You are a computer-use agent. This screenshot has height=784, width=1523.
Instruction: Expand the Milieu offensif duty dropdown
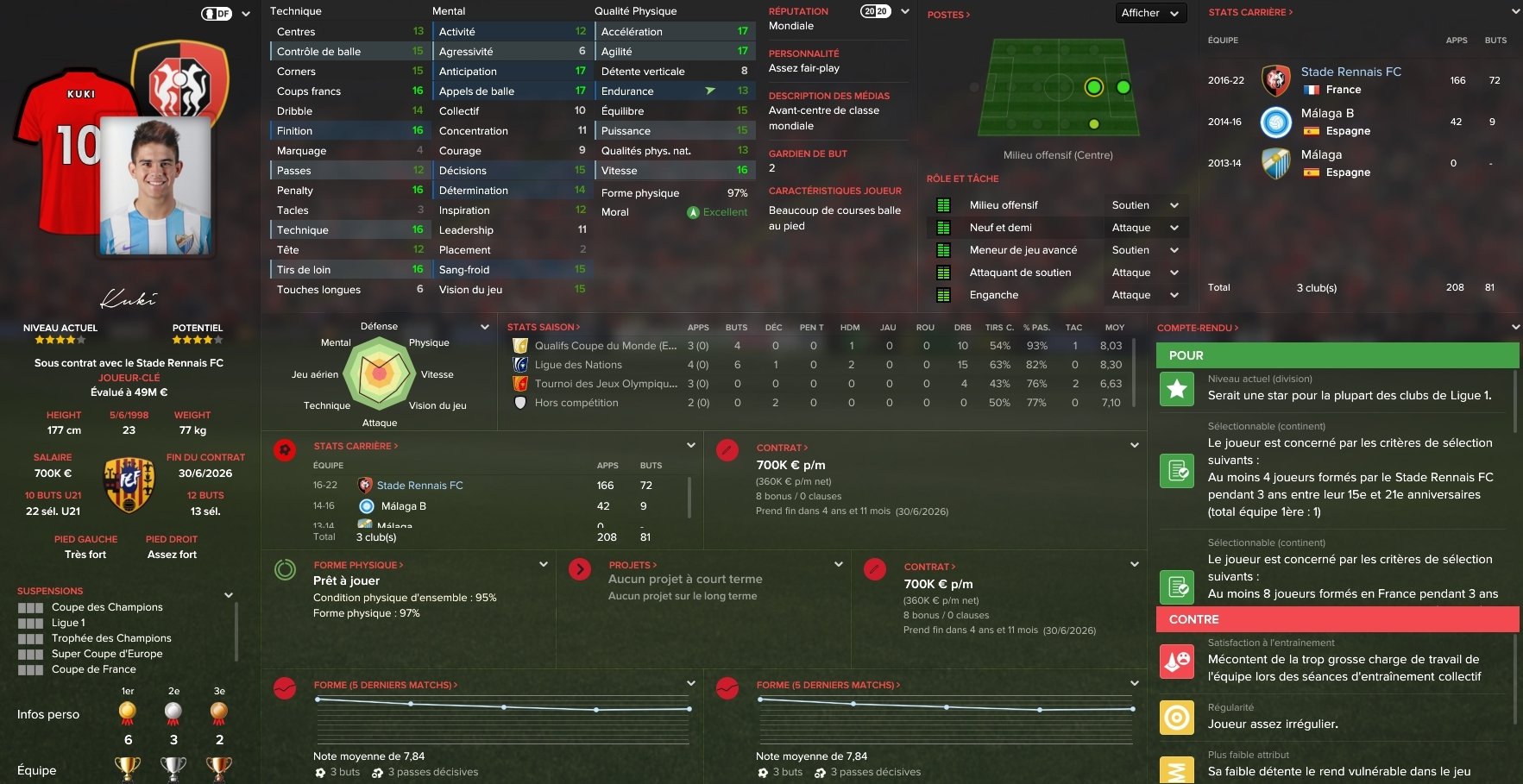point(1174,205)
